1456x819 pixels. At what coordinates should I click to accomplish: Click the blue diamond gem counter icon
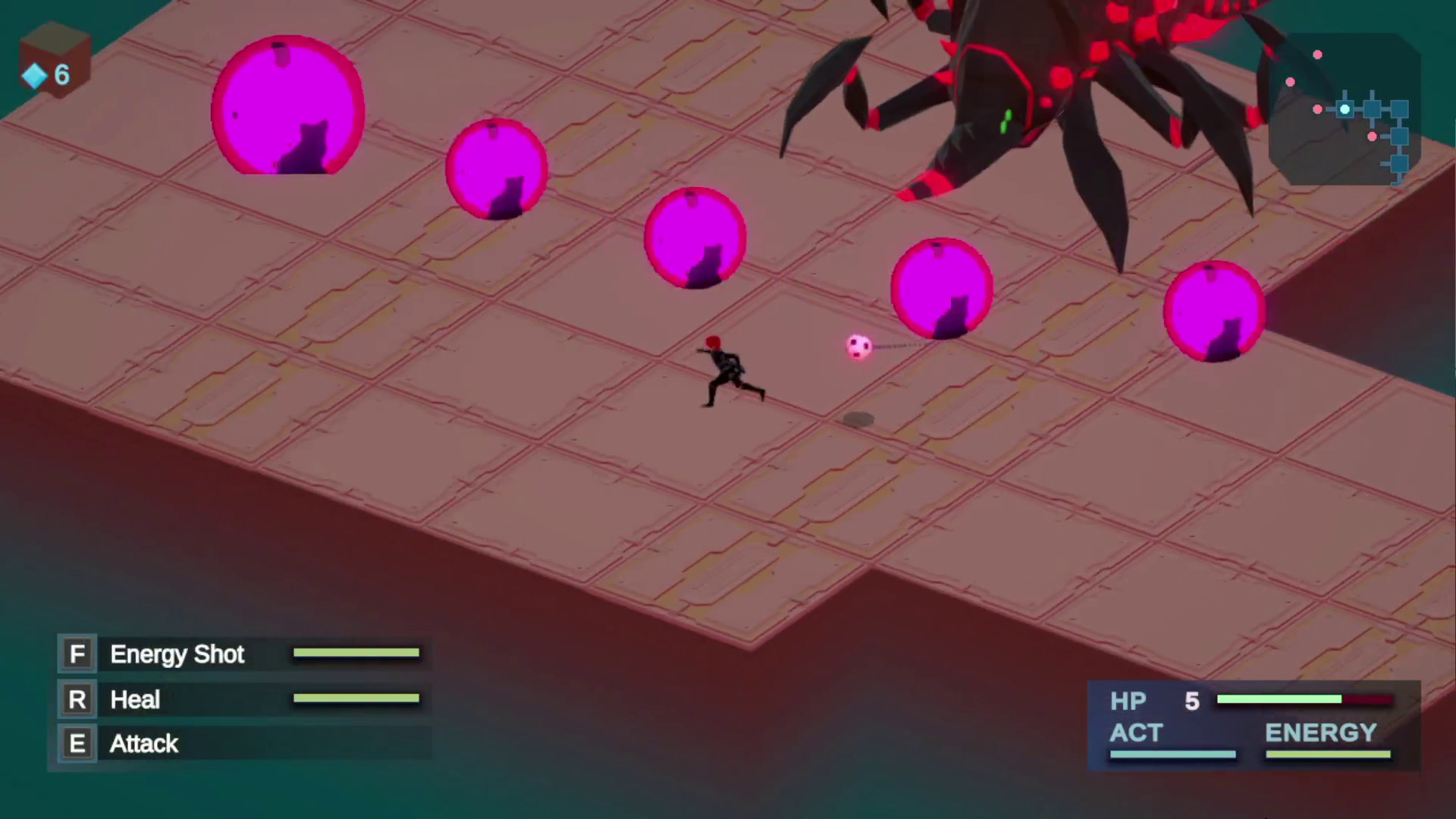point(34,75)
